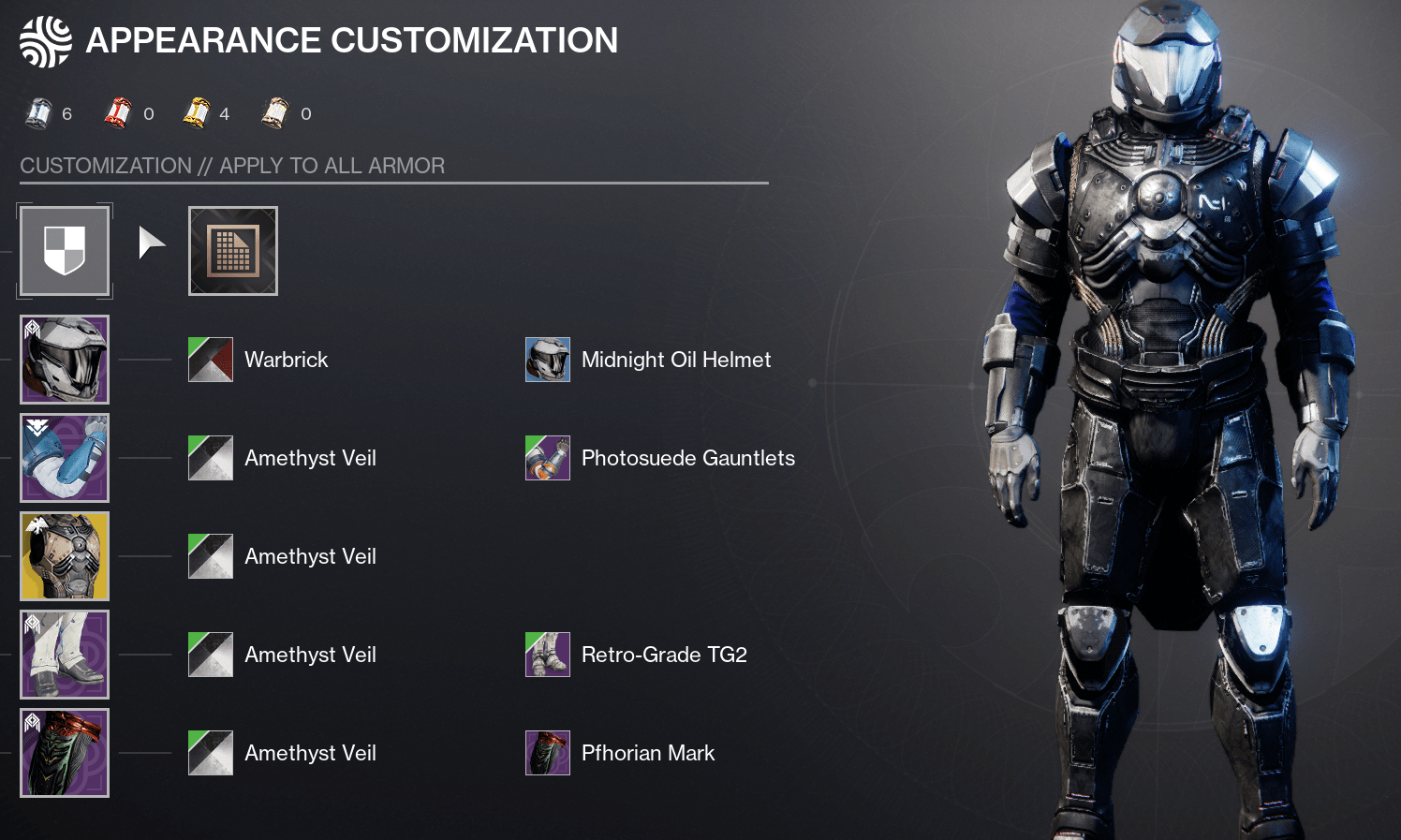Select the chest armor thumbnail
The image size is (1401, 840).
coord(64,556)
